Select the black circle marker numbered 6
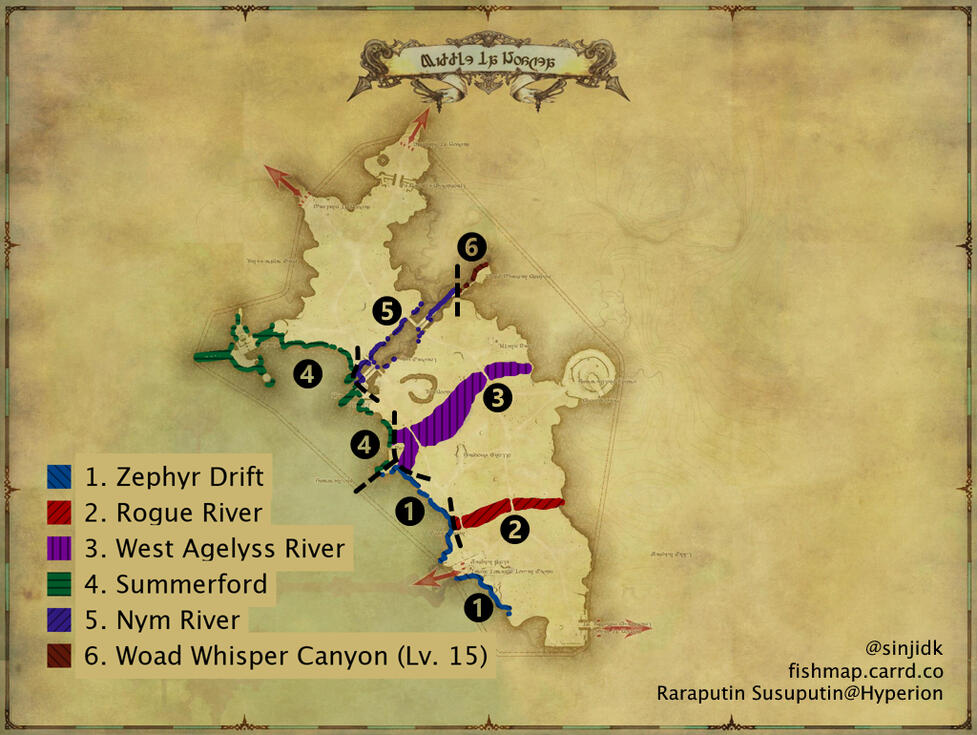This screenshot has width=977, height=735. point(472,247)
